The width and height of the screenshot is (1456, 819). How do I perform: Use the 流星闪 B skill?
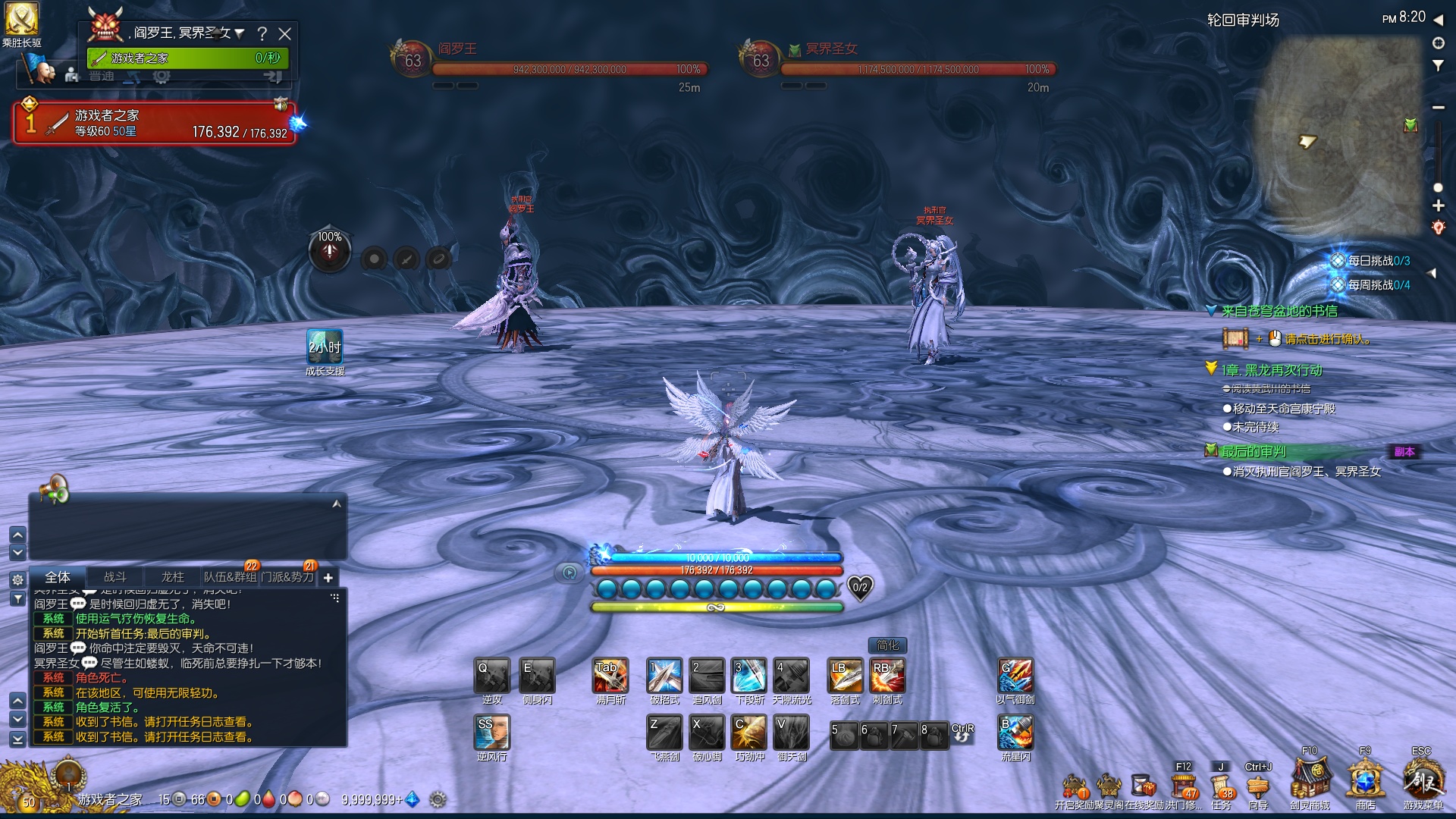pyautogui.click(x=1015, y=733)
